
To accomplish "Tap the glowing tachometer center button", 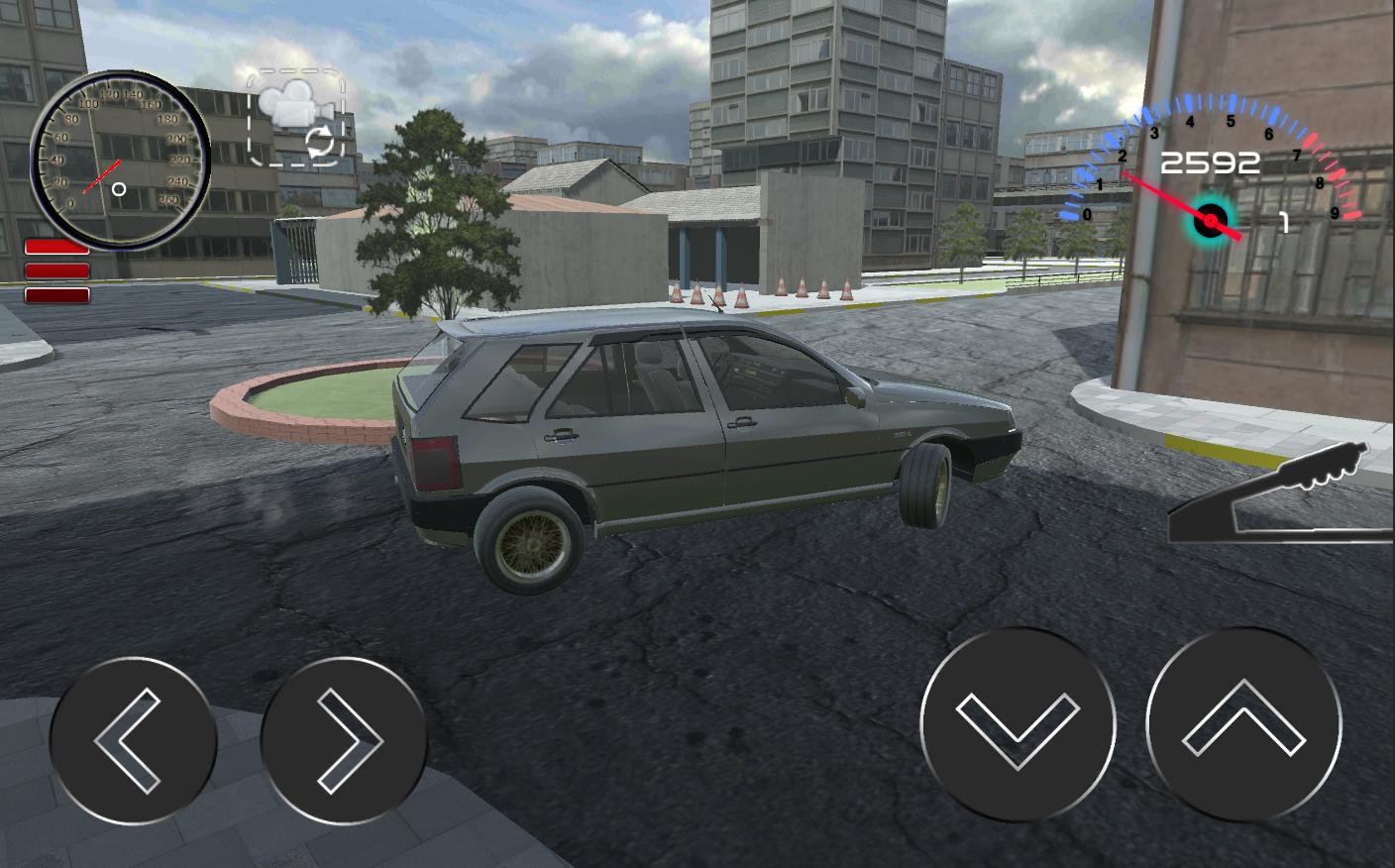I will [x=1211, y=220].
